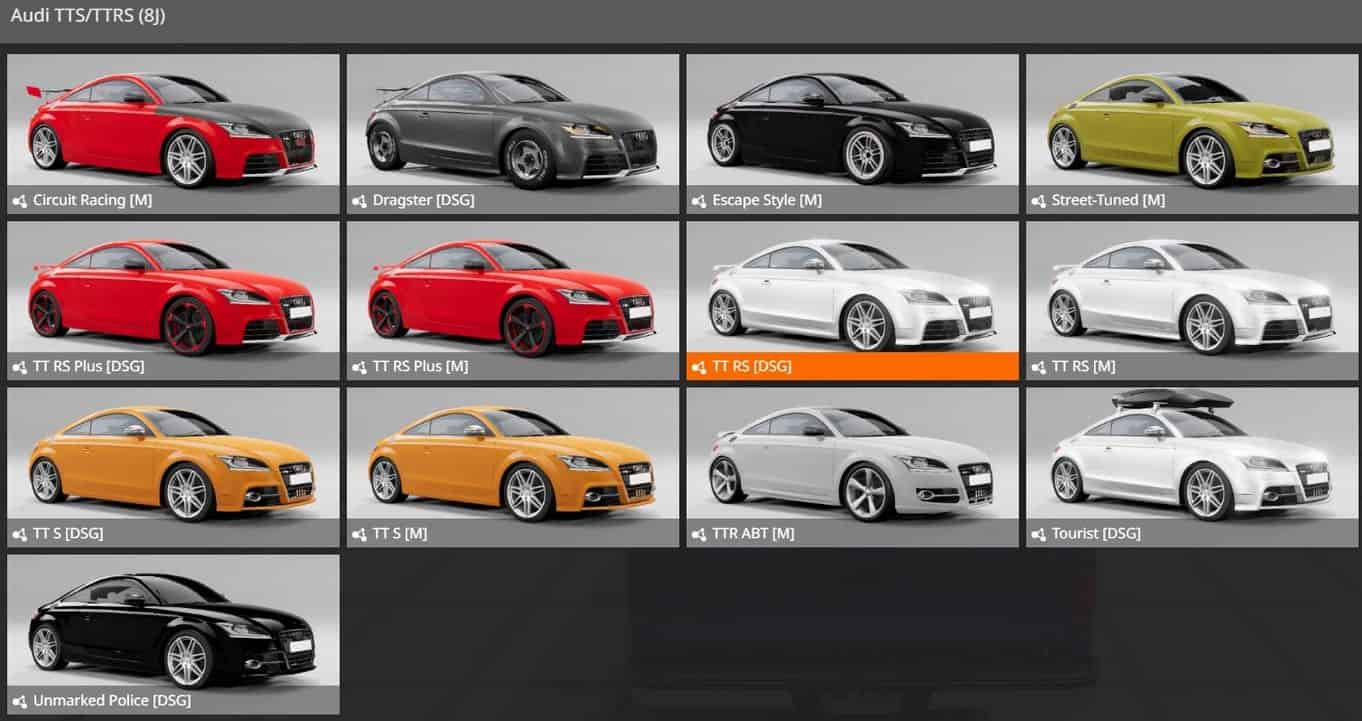Pick the Escape Style [M] car
The width and height of the screenshot is (1362, 721).
tap(852, 133)
